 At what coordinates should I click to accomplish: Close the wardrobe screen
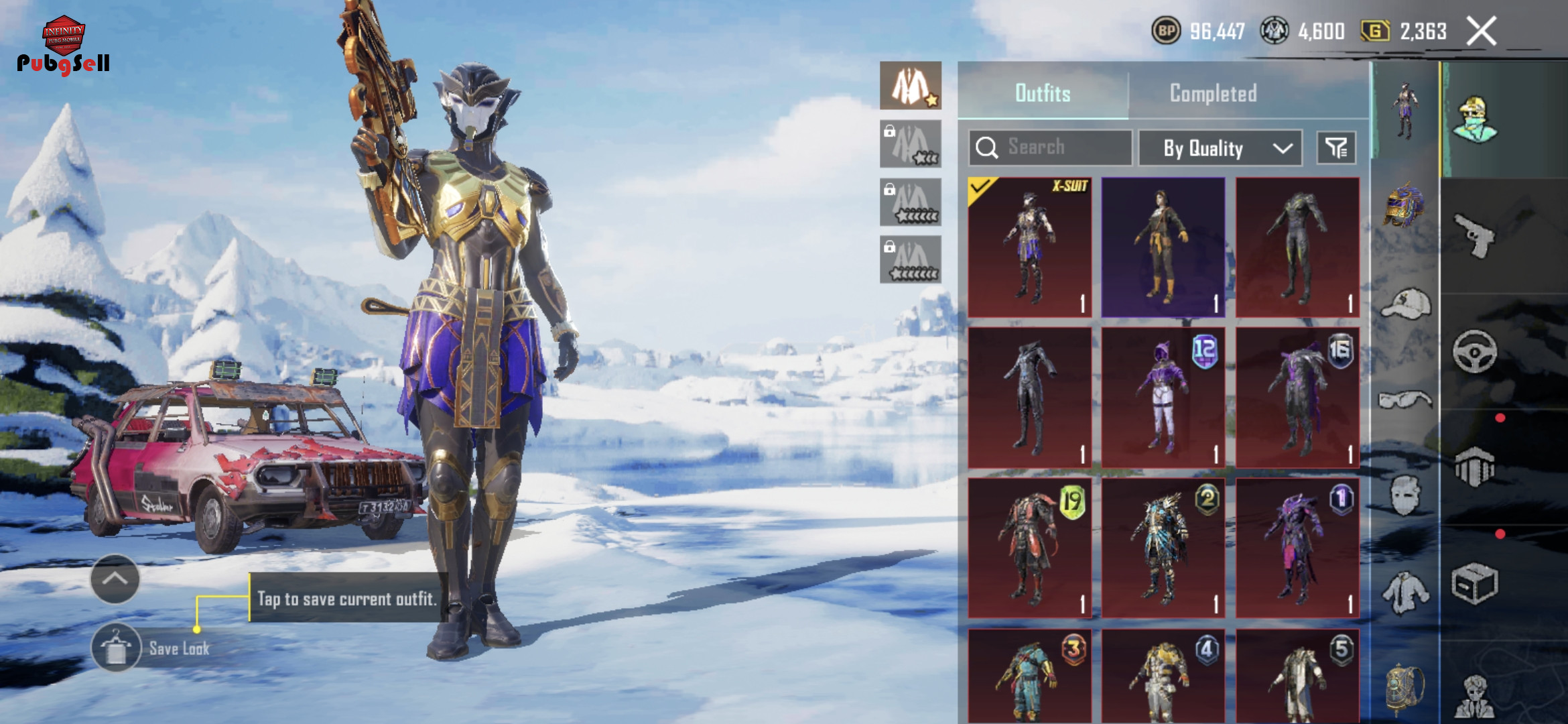tap(1481, 32)
